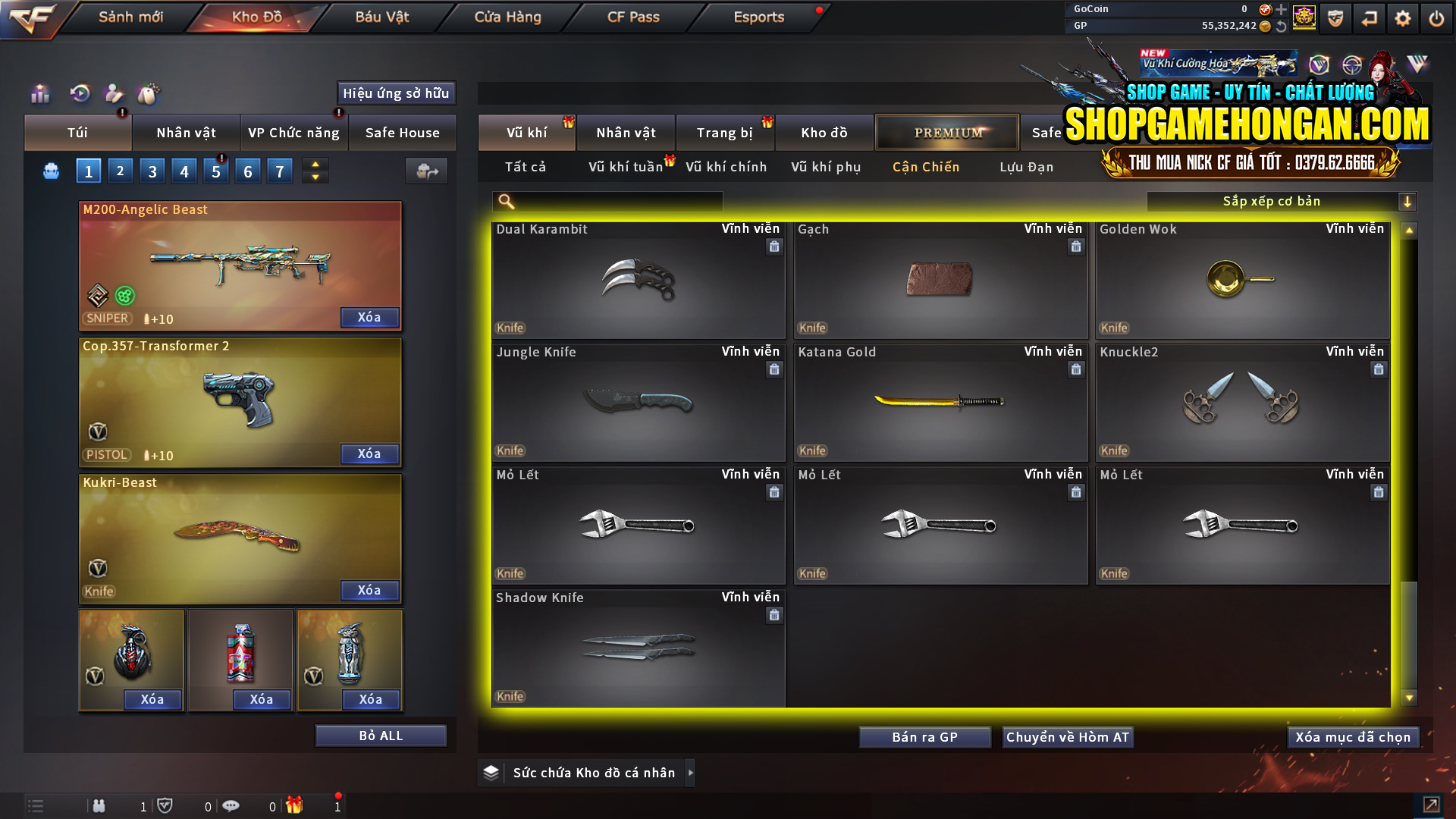Click the up arrow of the bag selector stepper
This screenshot has width=1456, height=819.
point(315,164)
